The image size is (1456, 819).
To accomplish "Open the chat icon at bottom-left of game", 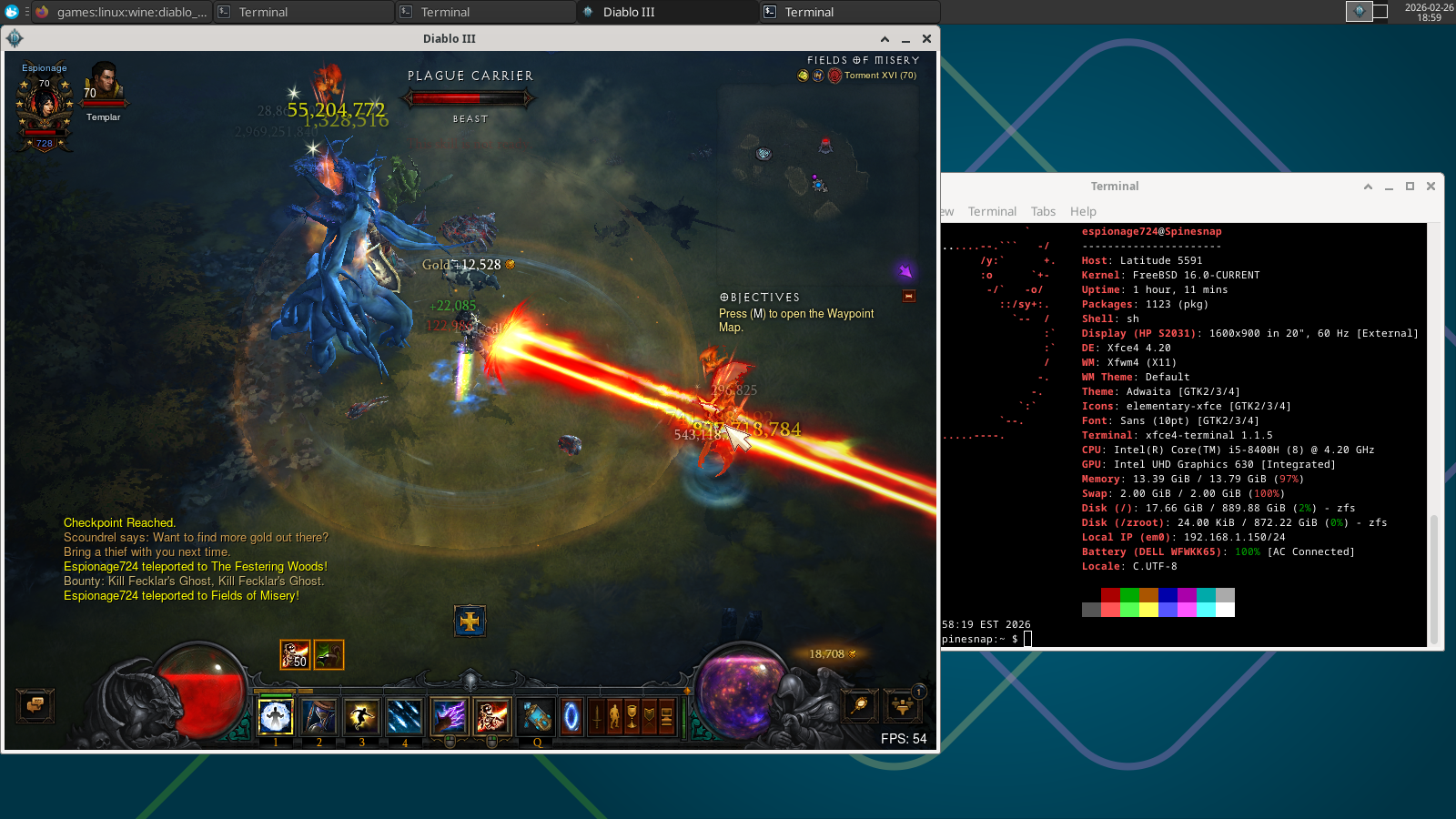I will (x=35, y=706).
